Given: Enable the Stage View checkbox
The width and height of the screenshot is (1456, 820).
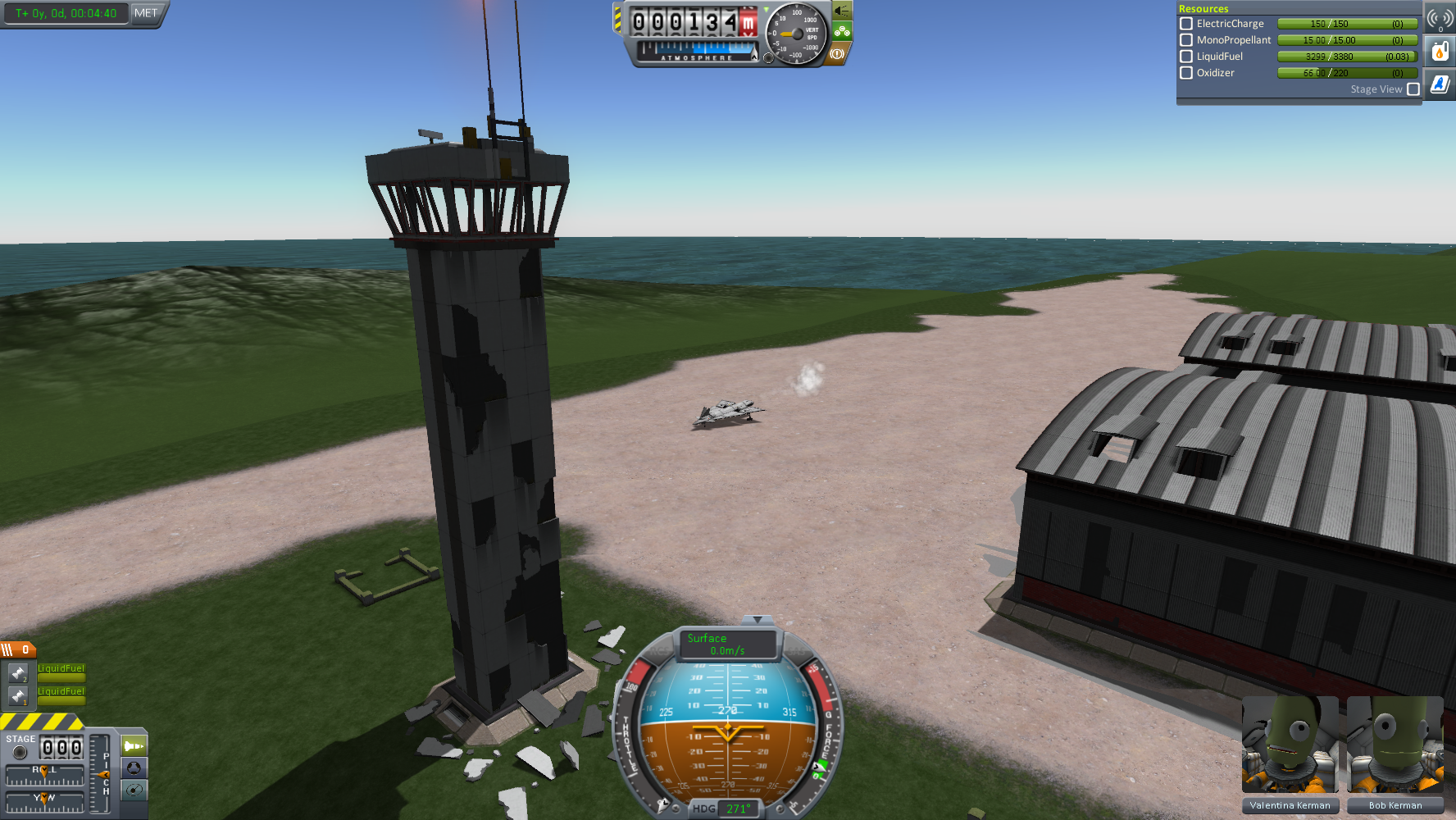Looking at the screenshot, I should [x=1413, y=89].
